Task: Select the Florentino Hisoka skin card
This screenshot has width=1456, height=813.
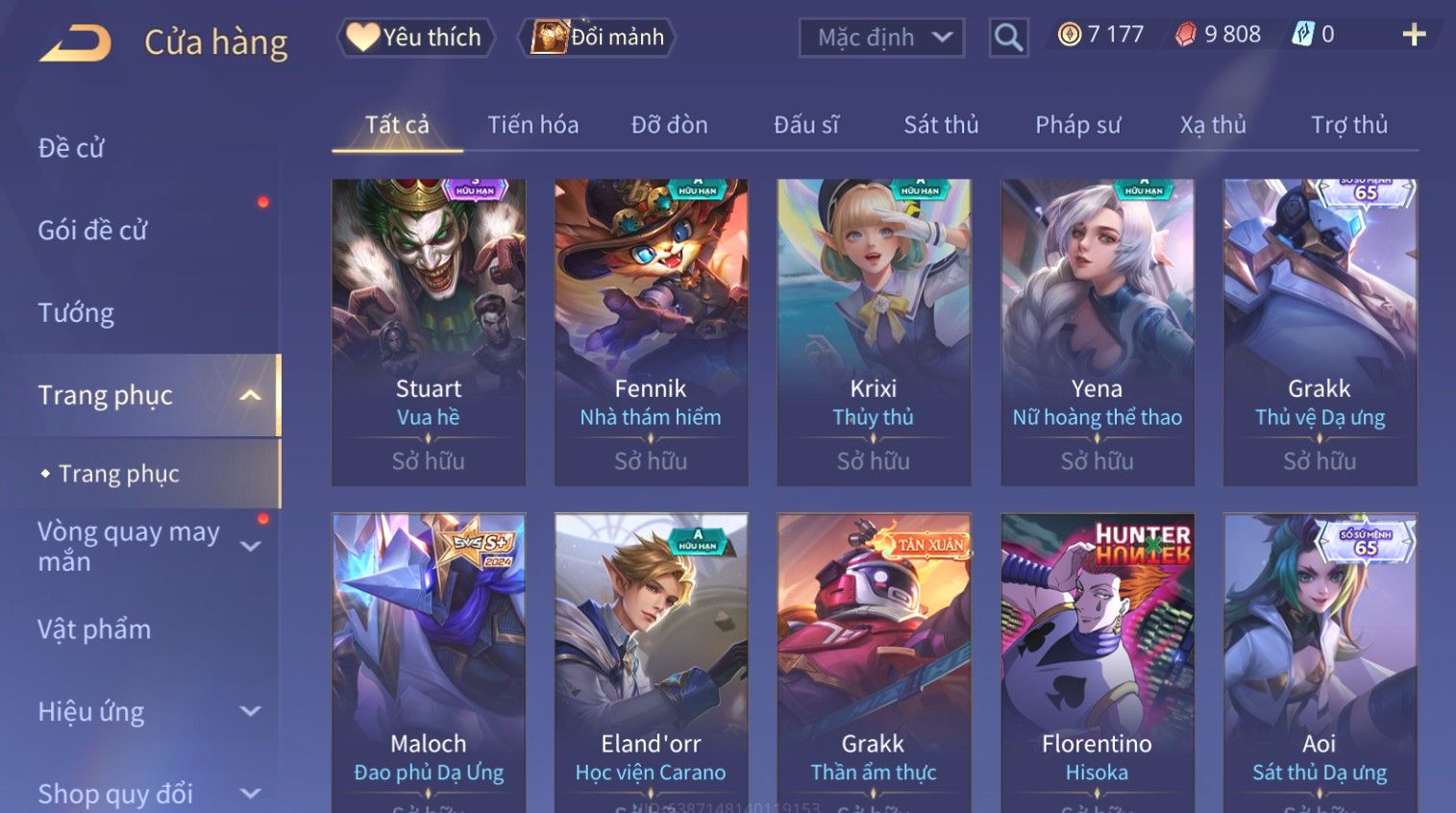Action: click(1097, 663)
